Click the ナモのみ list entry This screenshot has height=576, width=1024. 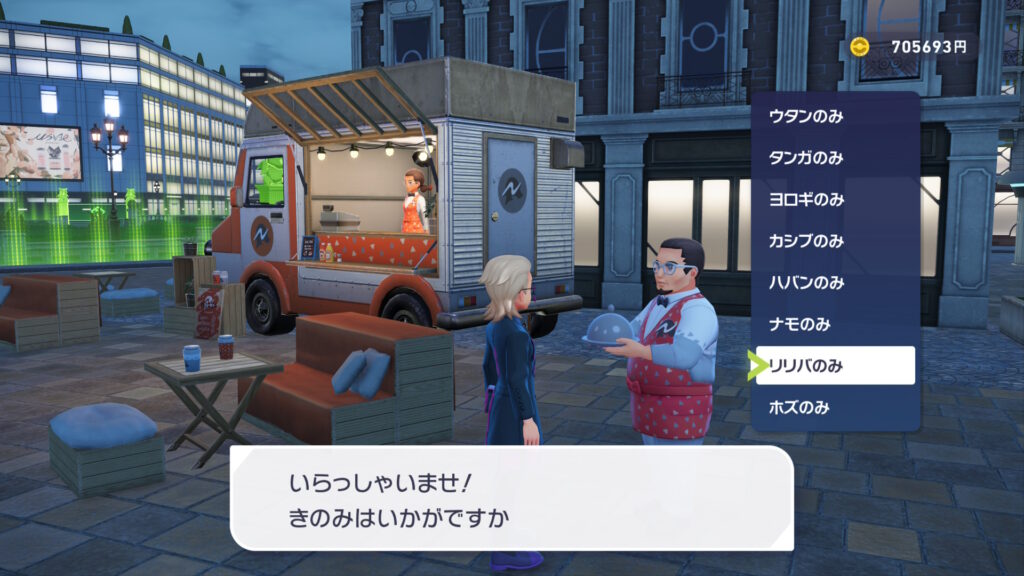835,324
